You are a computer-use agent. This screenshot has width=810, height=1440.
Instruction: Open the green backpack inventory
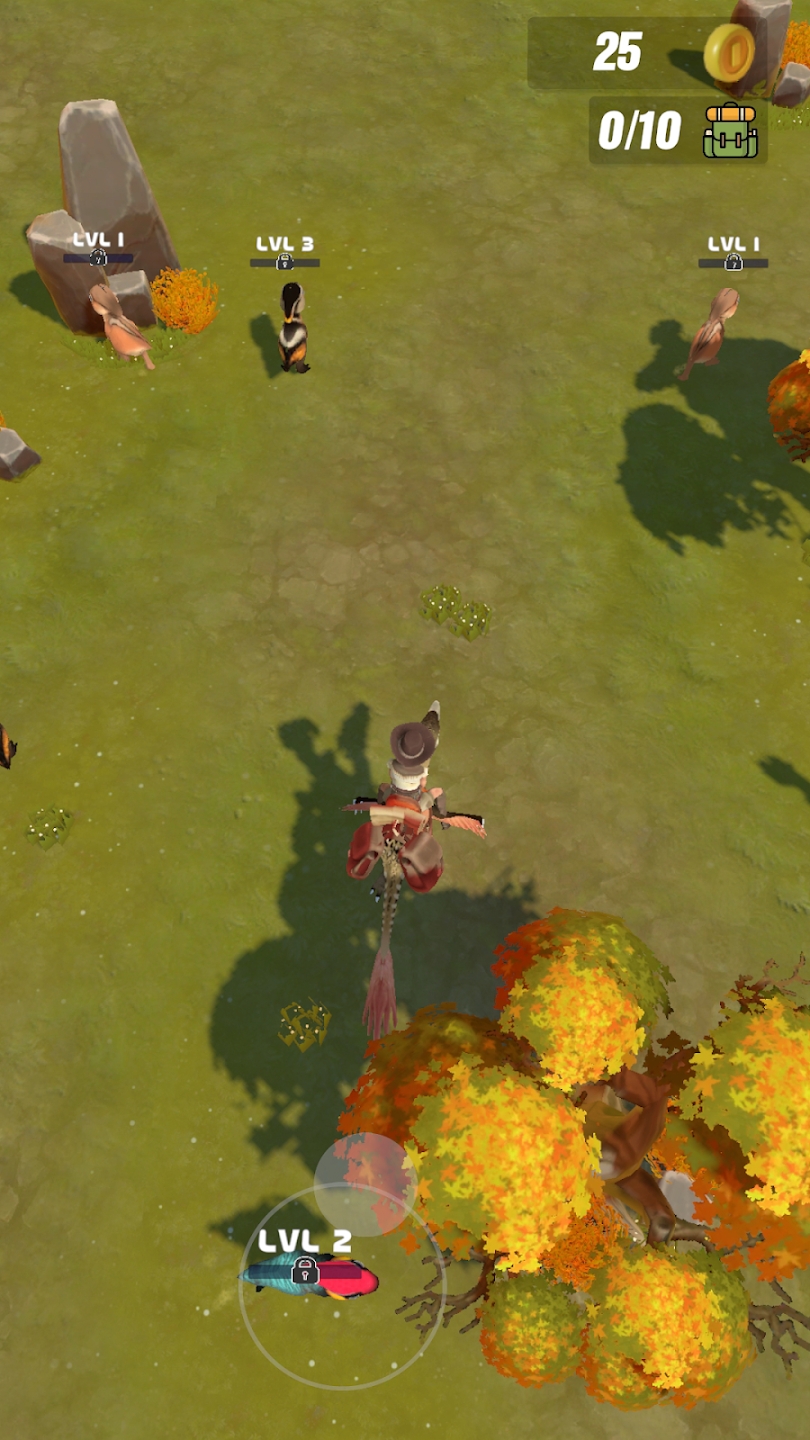click(x=730, y=131)
